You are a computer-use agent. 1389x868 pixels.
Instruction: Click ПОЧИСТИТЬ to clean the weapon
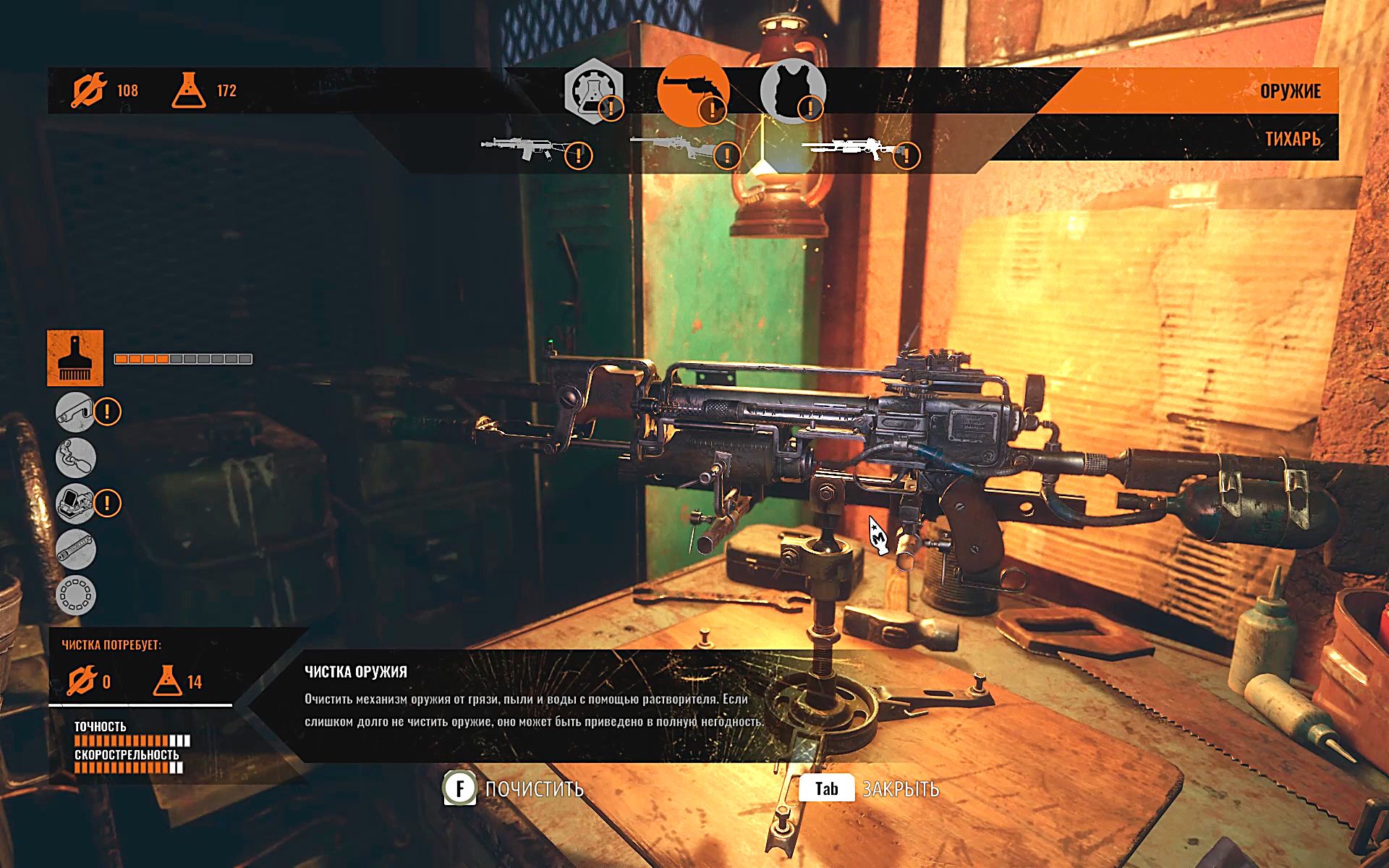[x=514, y=788]
